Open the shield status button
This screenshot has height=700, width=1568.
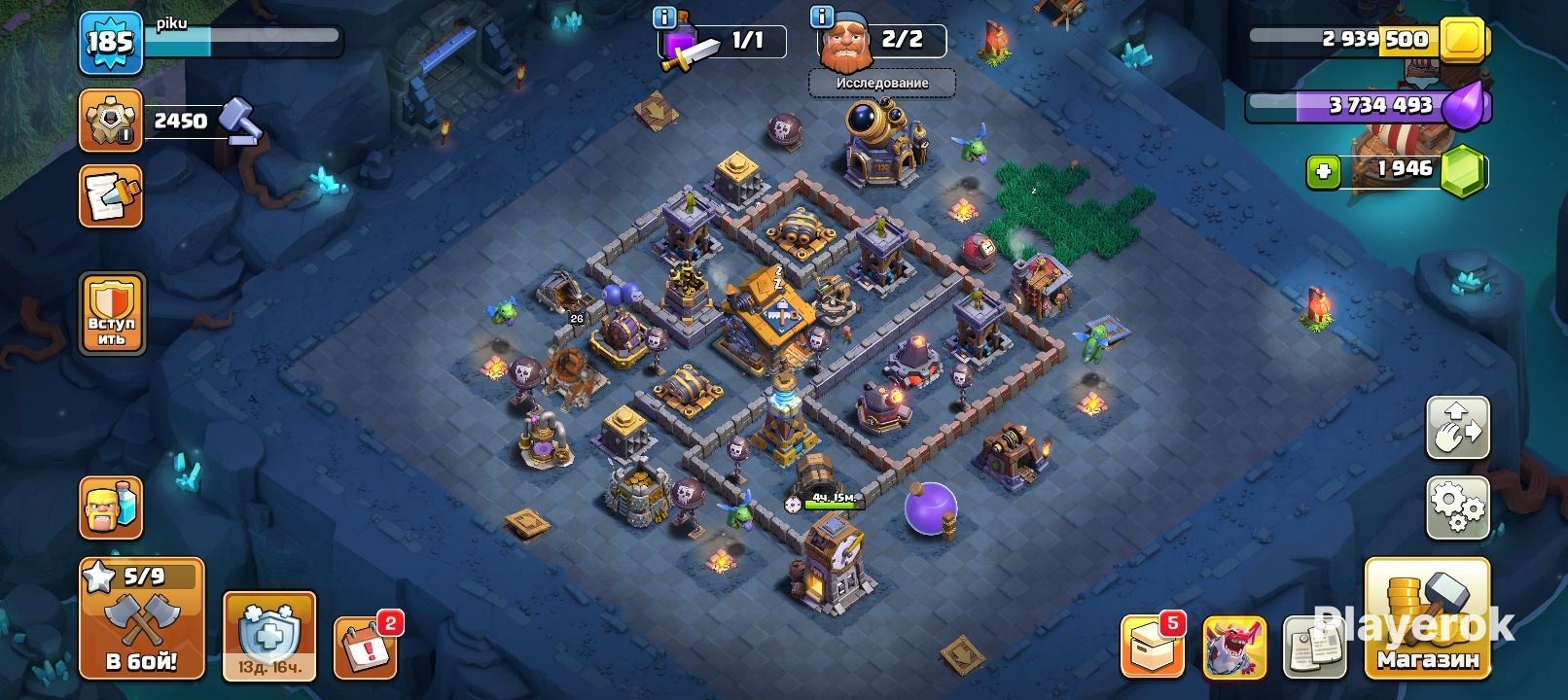[x=268, y=635]
